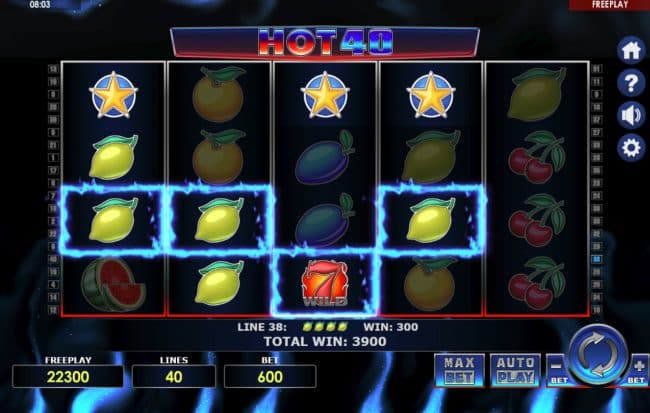
Task: Click the Max Bet button
Action: (459, 370)
